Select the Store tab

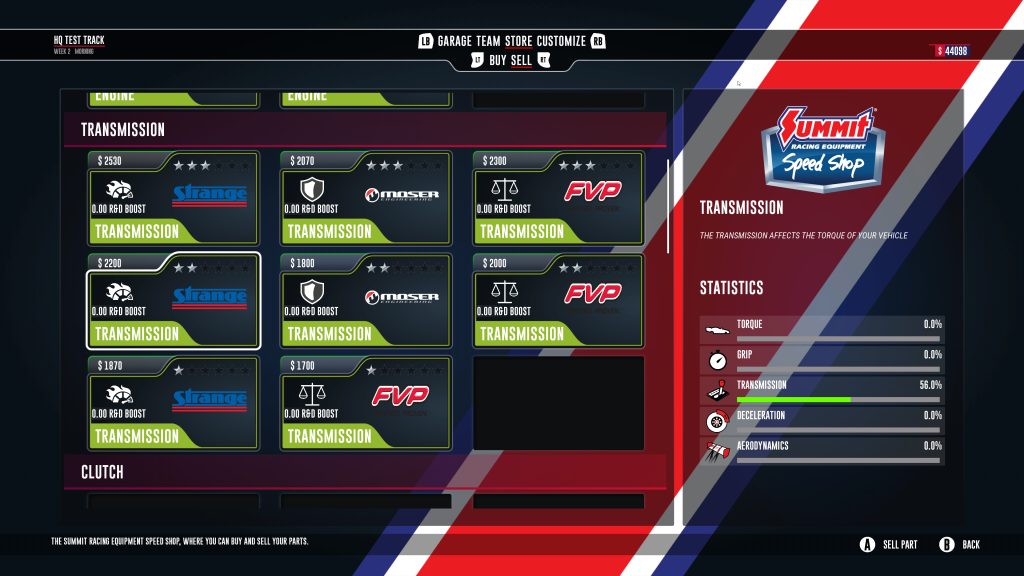pos(518,41)
